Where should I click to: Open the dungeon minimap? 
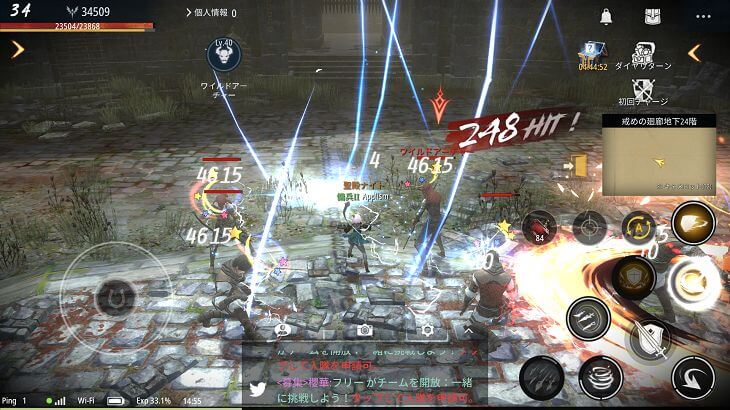click(659, 160)
